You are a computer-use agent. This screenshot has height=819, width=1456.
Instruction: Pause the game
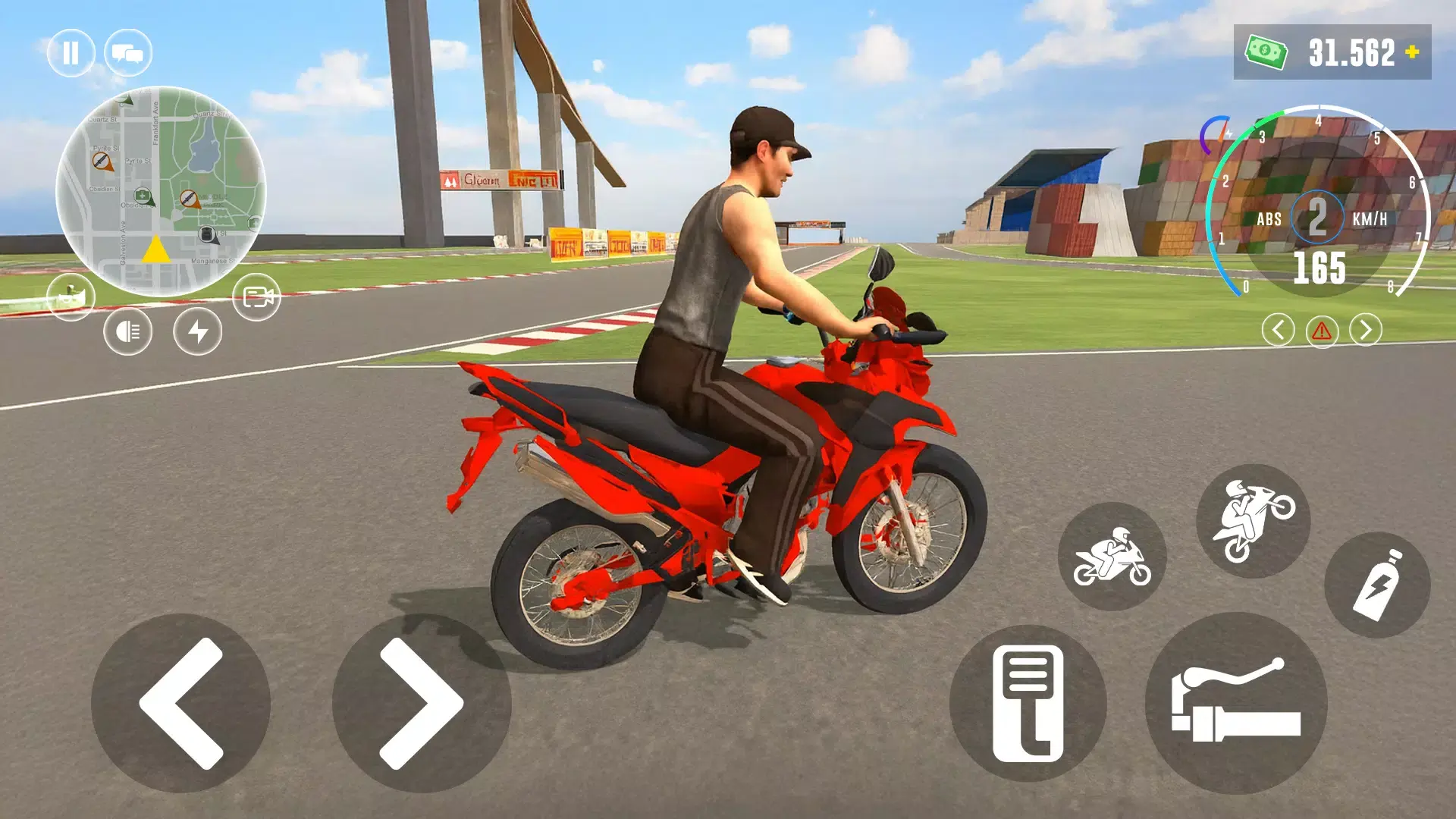click(x=72, y=53)
